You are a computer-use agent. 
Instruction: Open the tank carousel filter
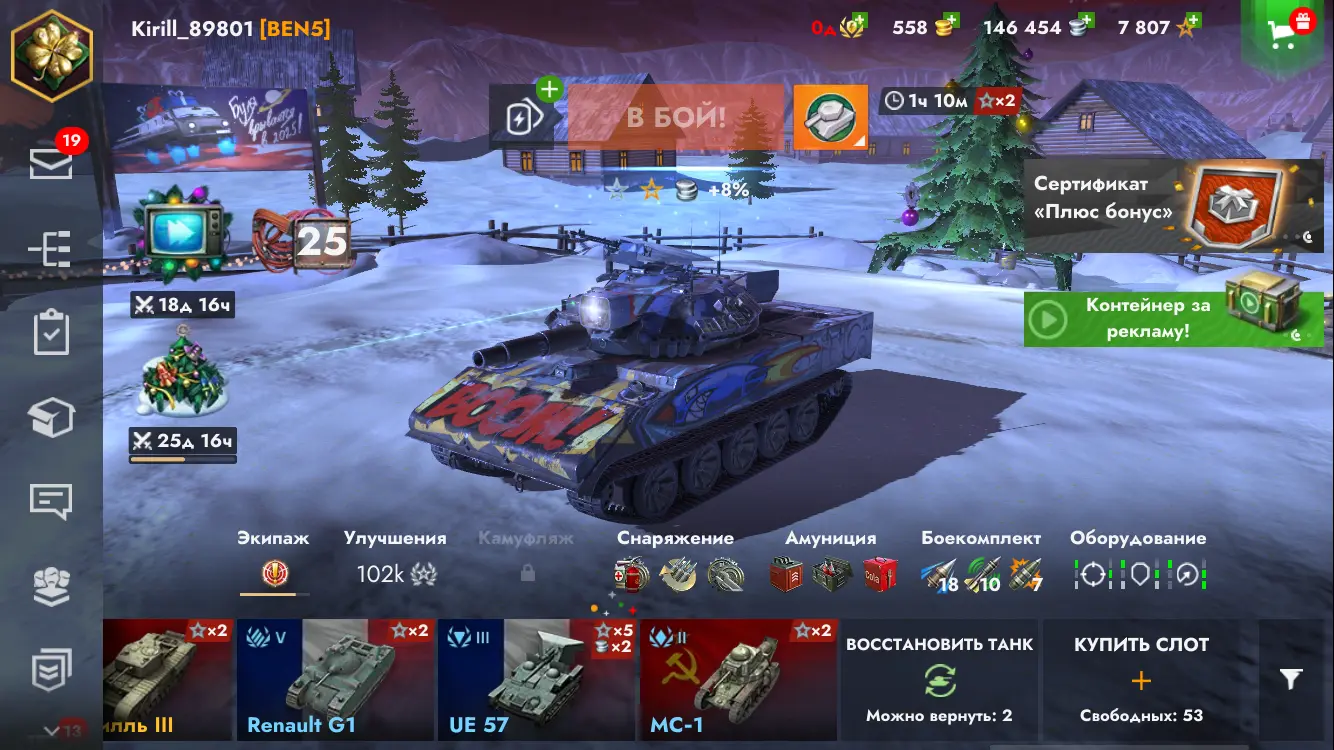1291,680
